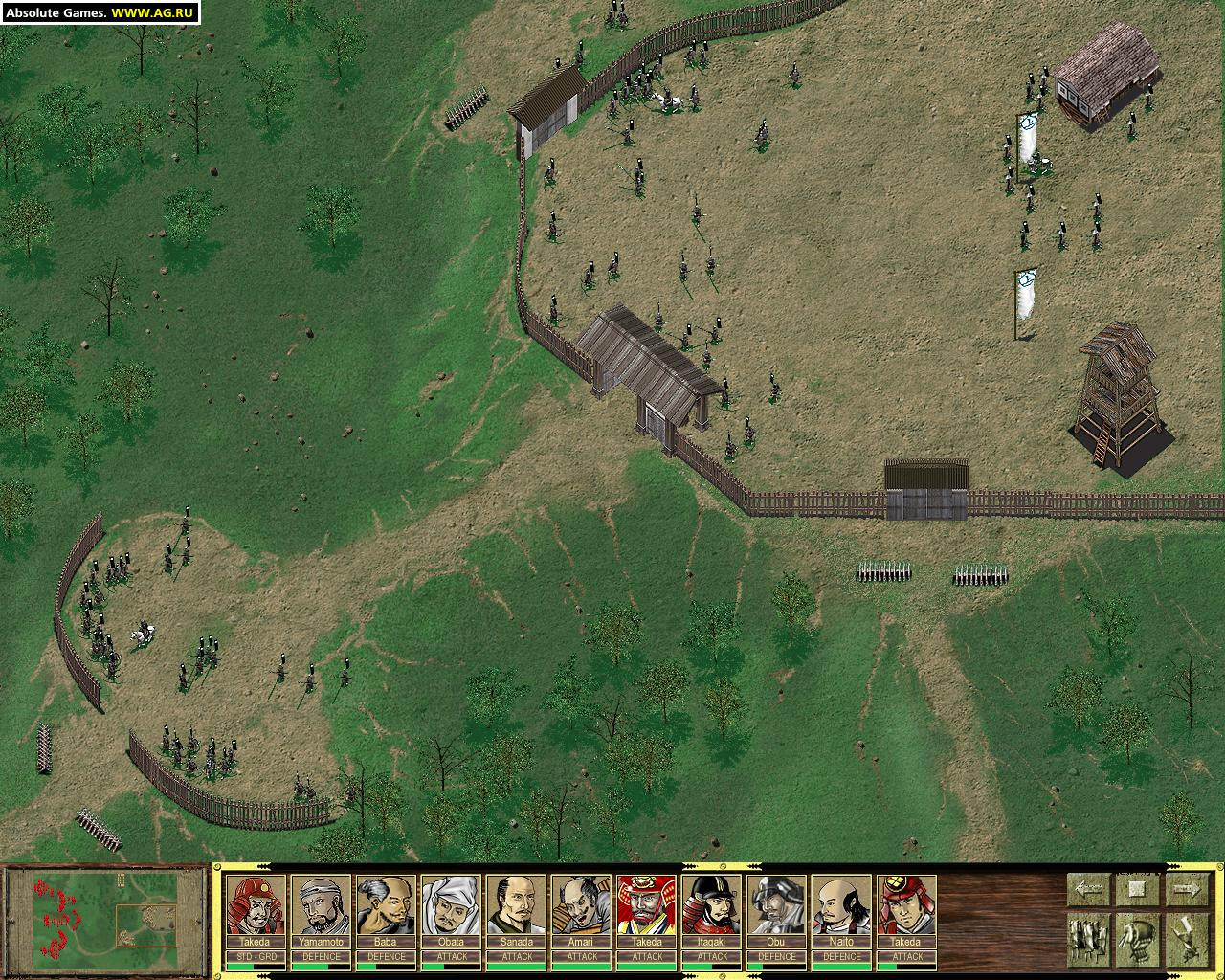Toggle Obata's ATTACK stance label
The width and height of the screenshot is (1225, 980).
[x=452, y=956]
